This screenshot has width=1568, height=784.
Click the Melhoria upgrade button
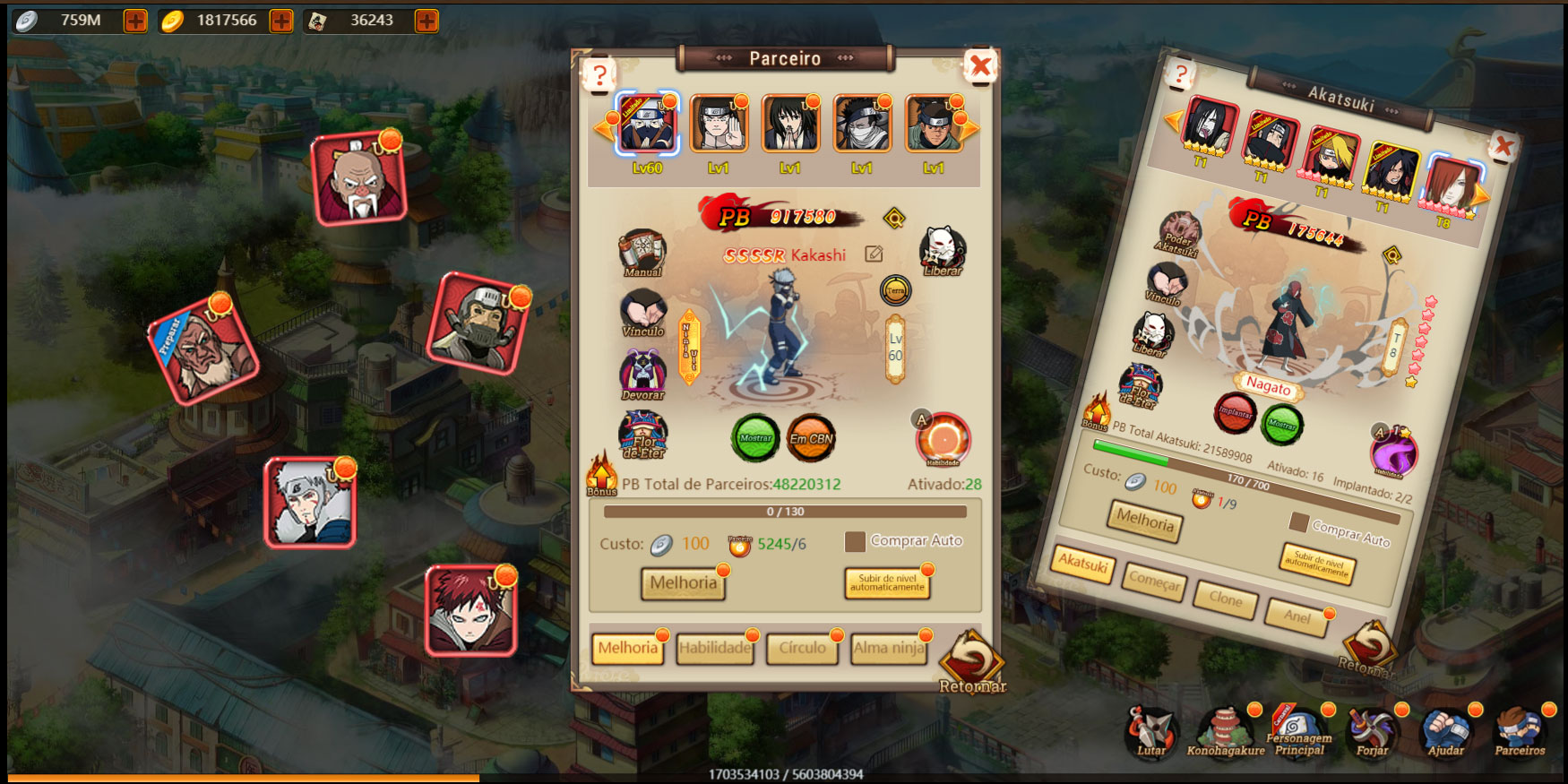[x=683, y=583]
